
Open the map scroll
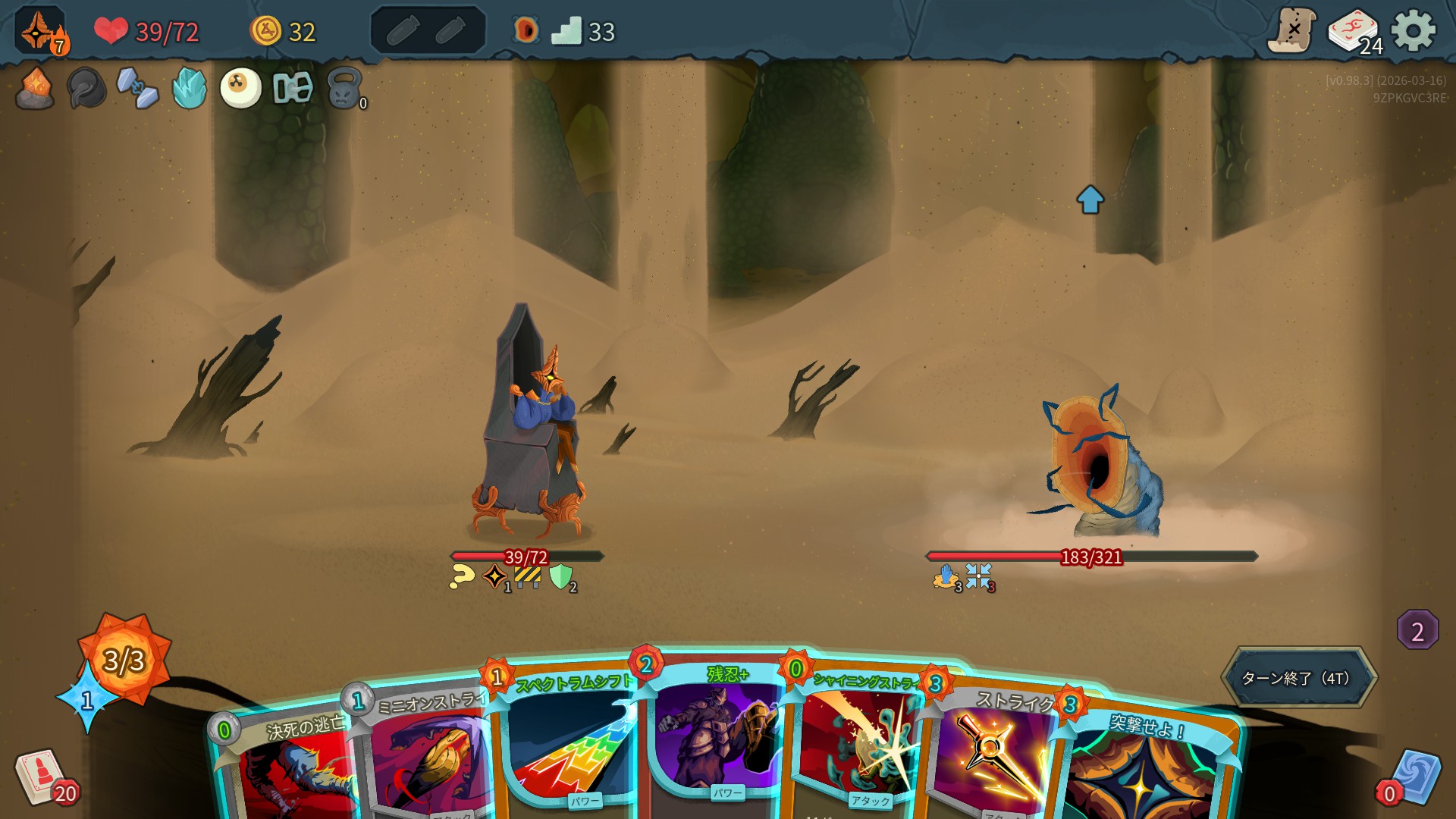[x=1291, y=31]
